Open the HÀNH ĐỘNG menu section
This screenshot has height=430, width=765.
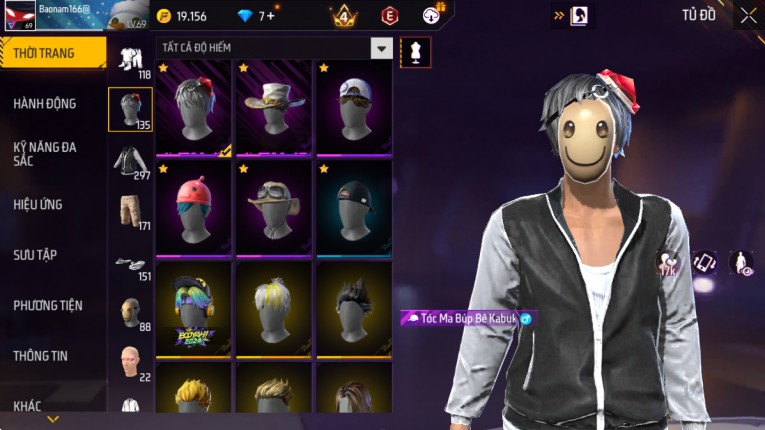45,103
